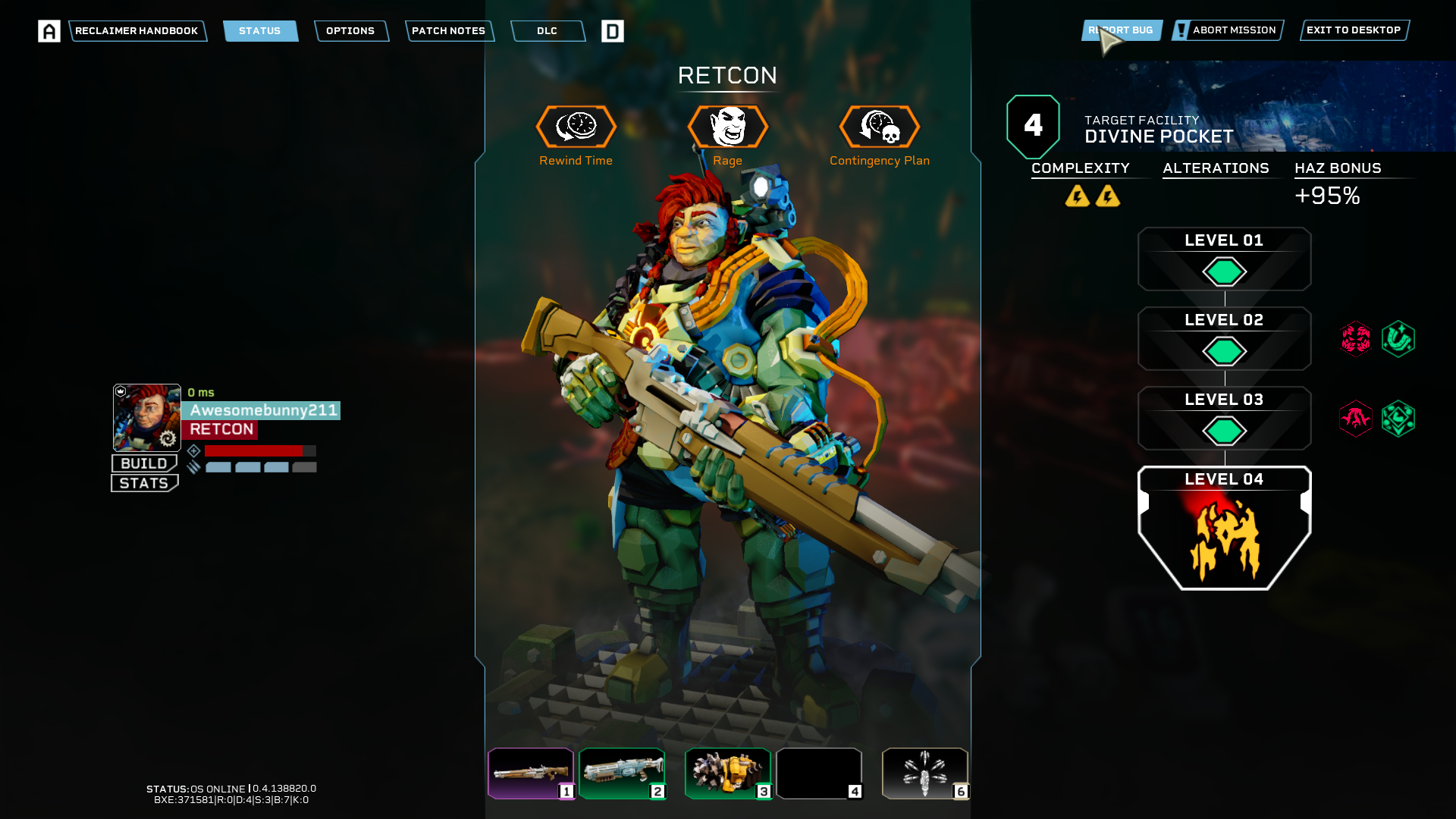Screen dimensions: 1456x819
Task: Select the heavy gun in slot 2
Action: coord(622,773)
